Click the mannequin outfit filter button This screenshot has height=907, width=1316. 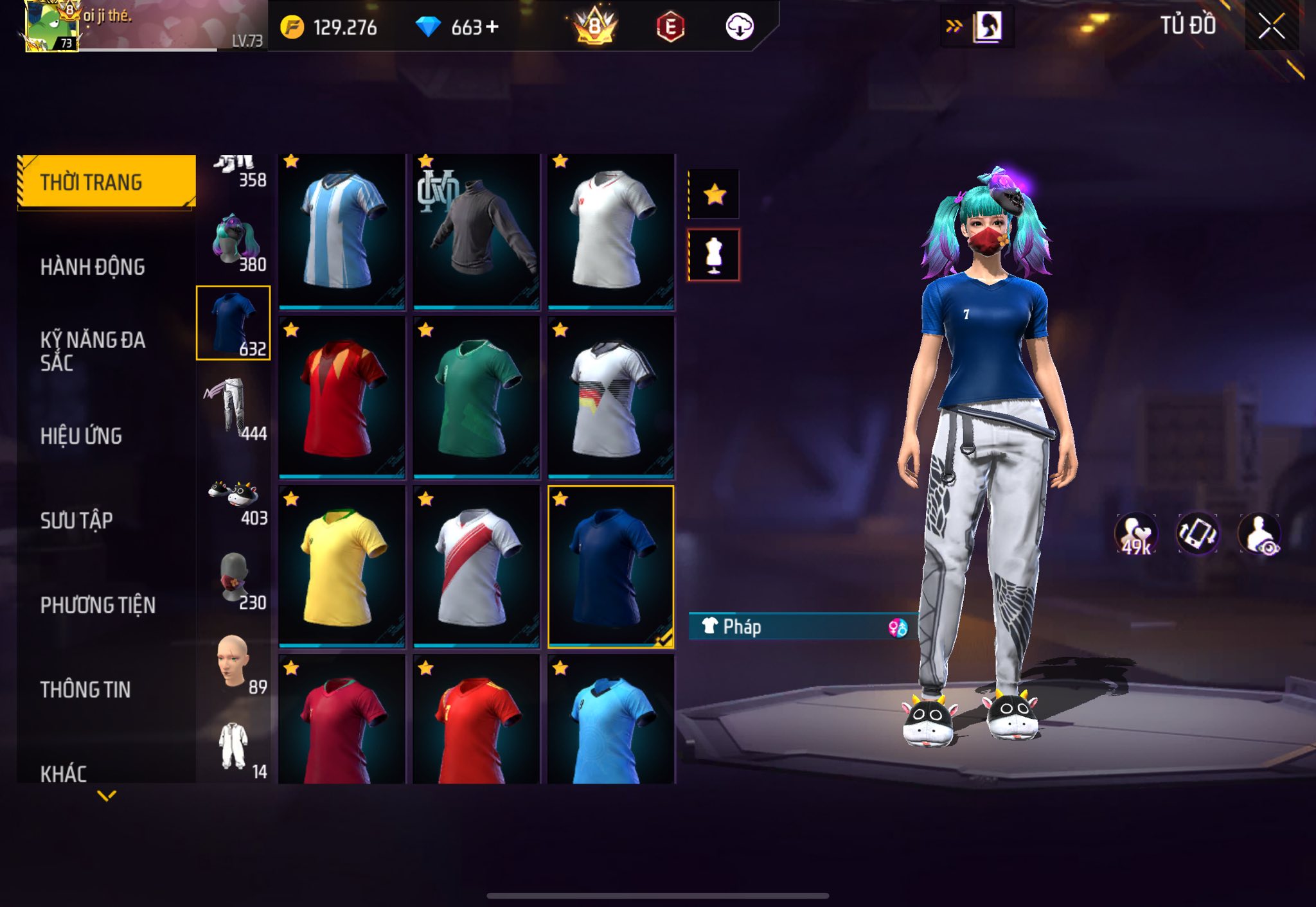coord(714,255)
